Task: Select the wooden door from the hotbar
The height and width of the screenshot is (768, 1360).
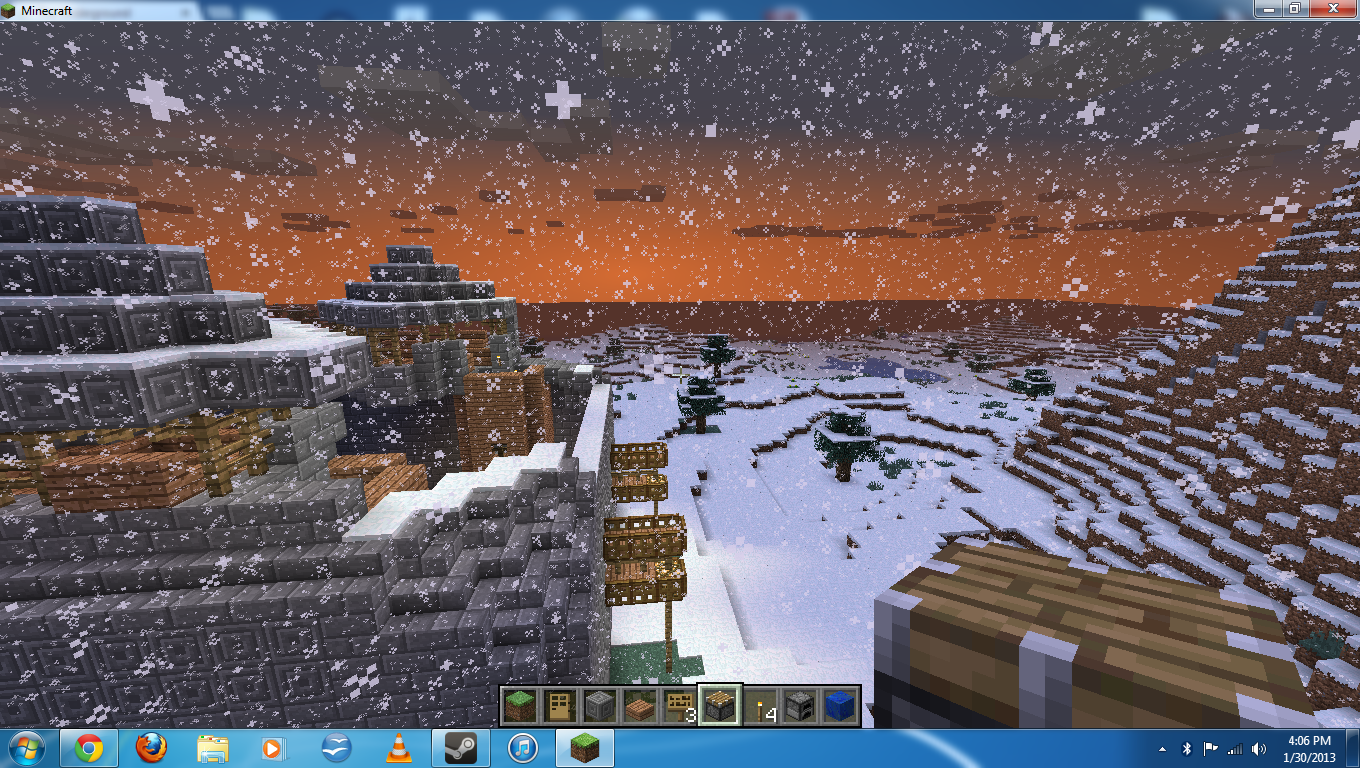Action: 562,703
